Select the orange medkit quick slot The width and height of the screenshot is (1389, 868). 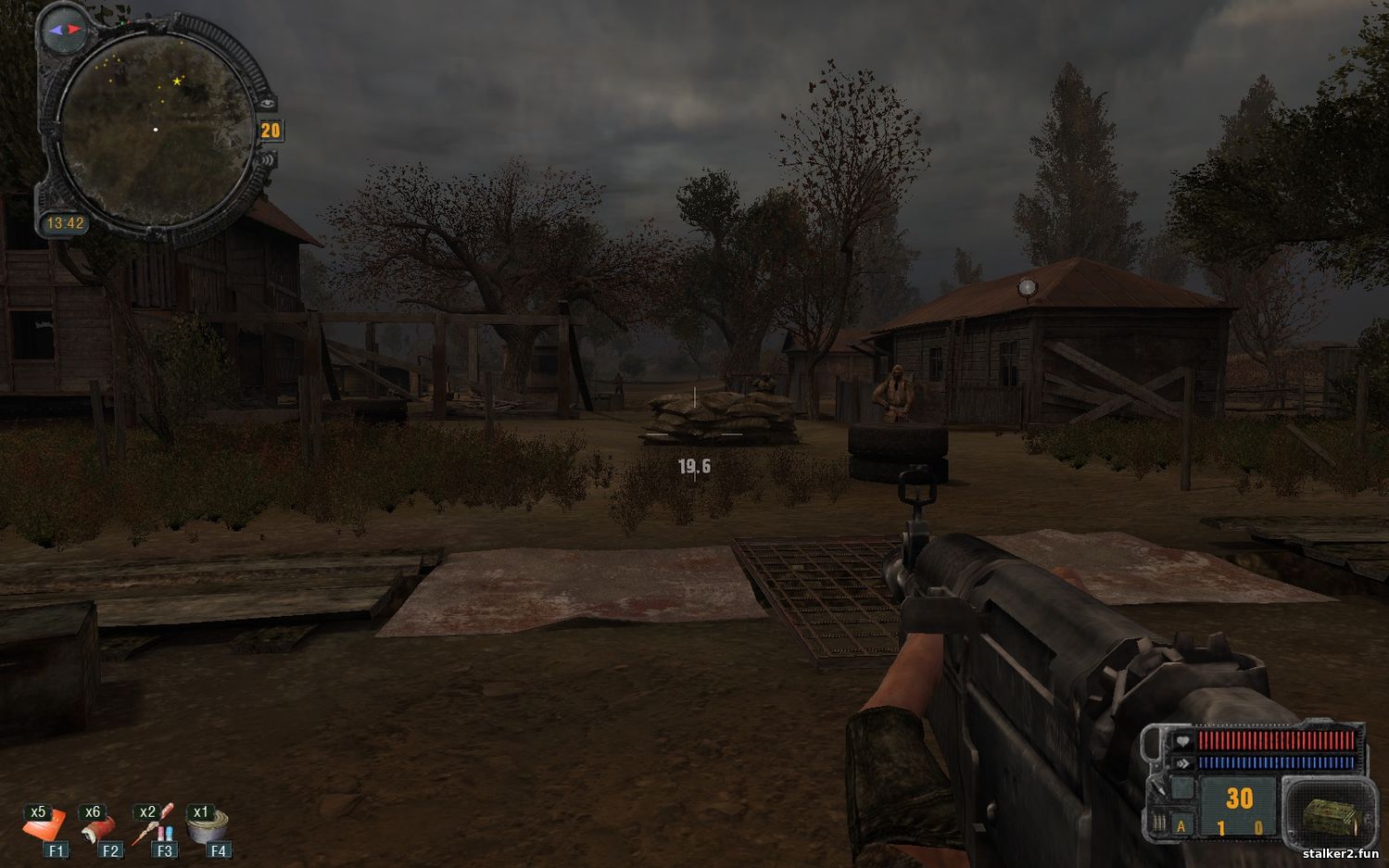(45, 825)
